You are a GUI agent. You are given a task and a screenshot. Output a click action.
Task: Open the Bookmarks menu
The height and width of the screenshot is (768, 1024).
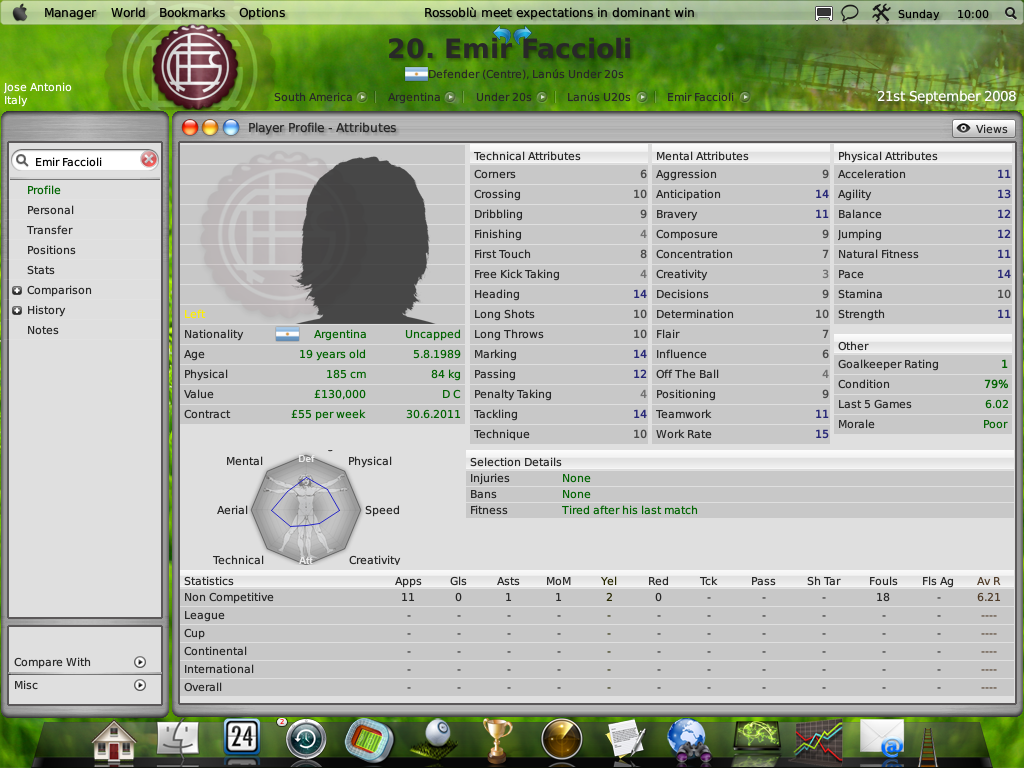[x=194, y=13]
